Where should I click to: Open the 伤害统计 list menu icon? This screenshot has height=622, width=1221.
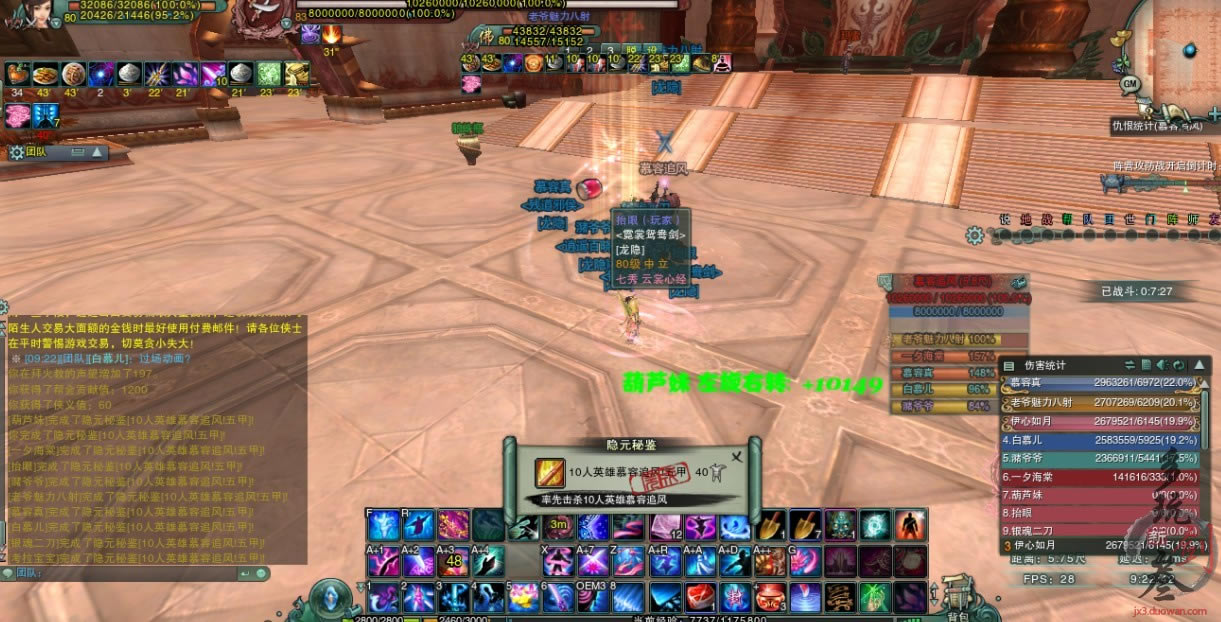point(1009,366)
